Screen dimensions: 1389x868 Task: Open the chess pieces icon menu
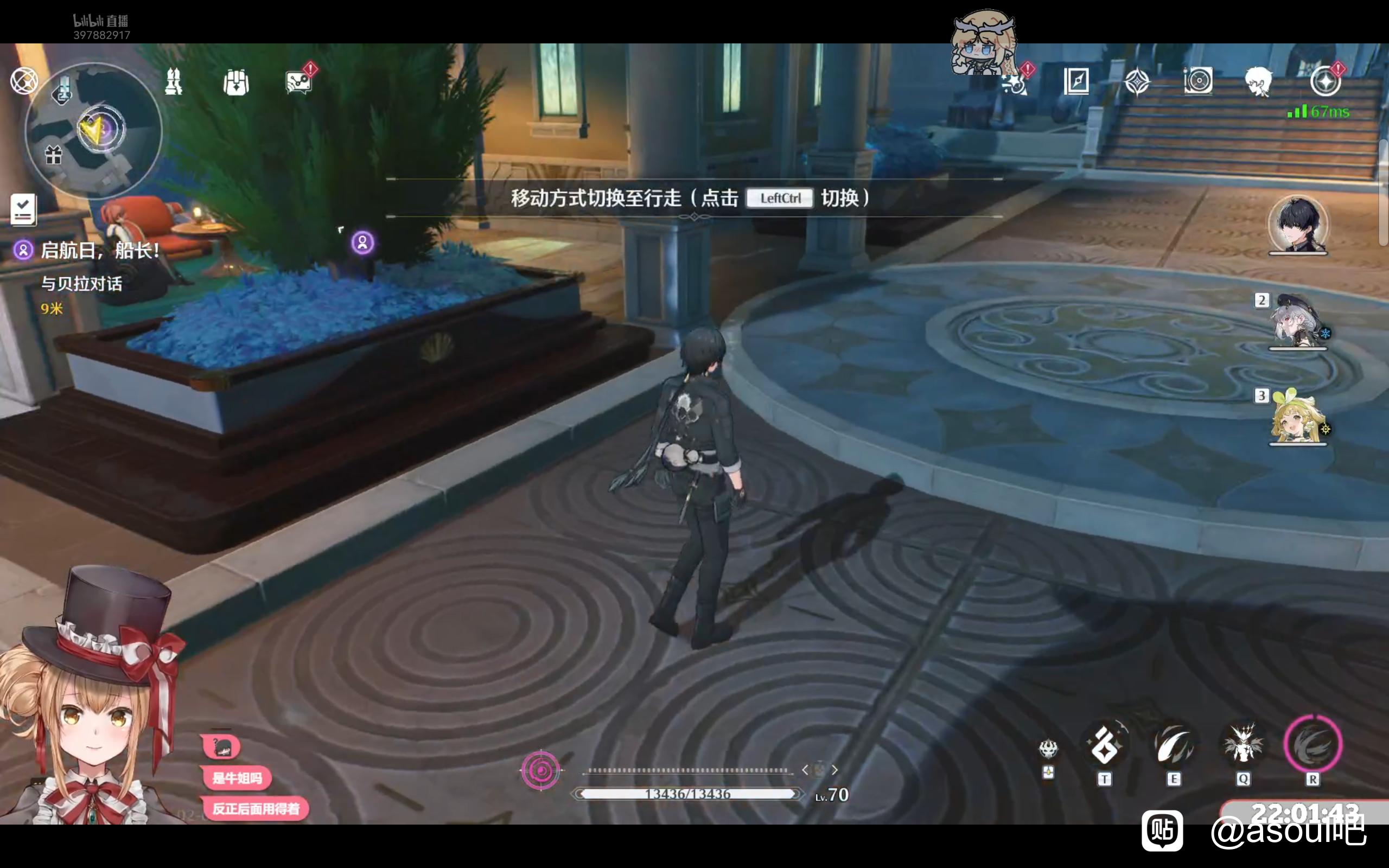173,82
